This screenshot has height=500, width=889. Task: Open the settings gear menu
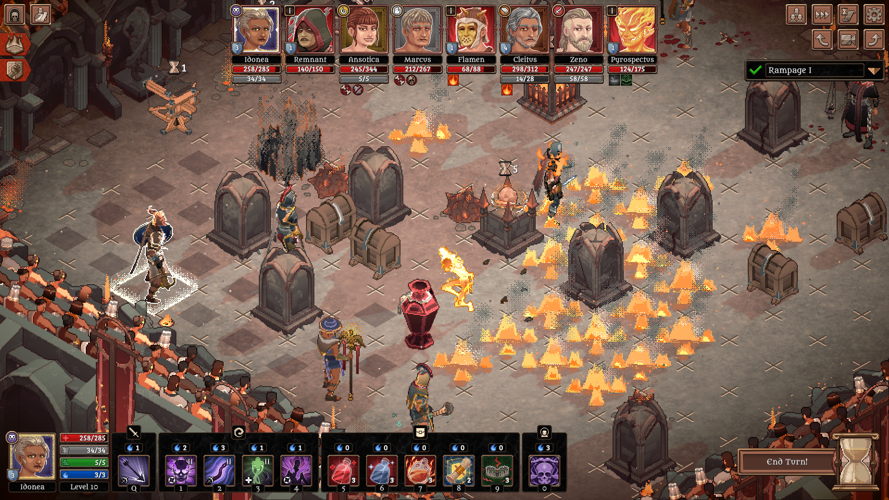pos(872,14)
